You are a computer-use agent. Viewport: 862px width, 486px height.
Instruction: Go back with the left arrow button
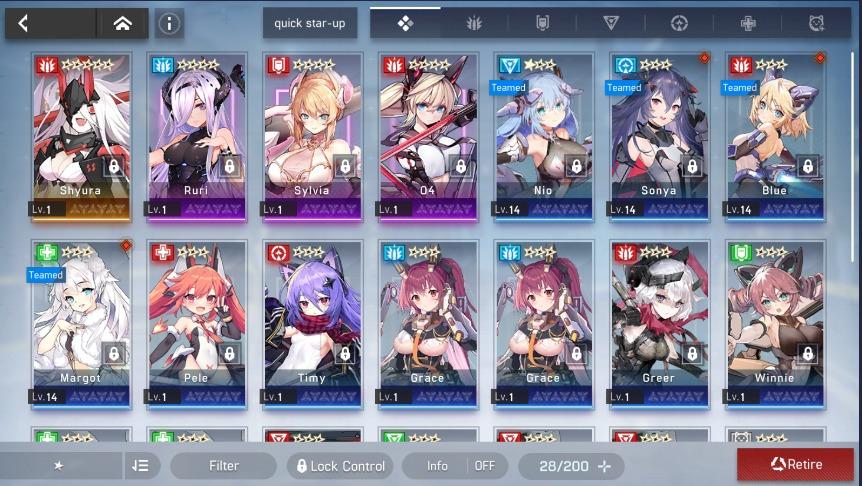coord(24,23)
